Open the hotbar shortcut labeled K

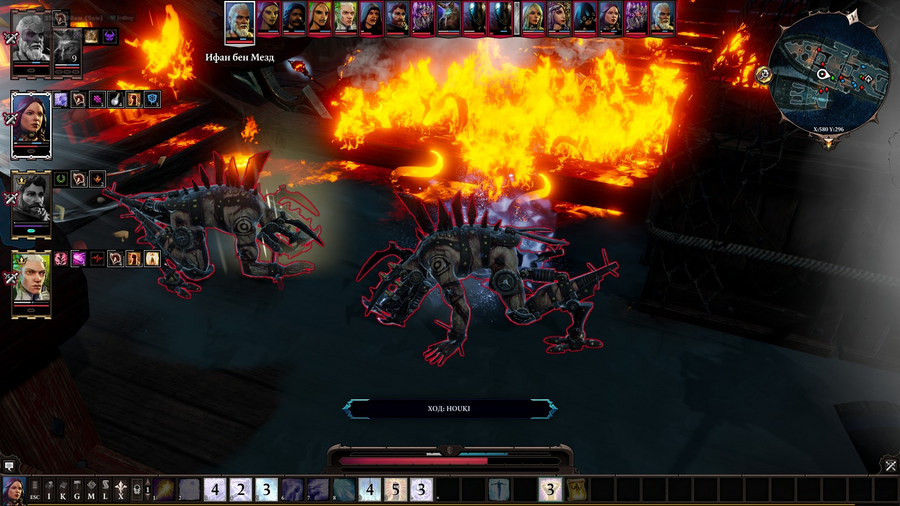pos(63,490)
